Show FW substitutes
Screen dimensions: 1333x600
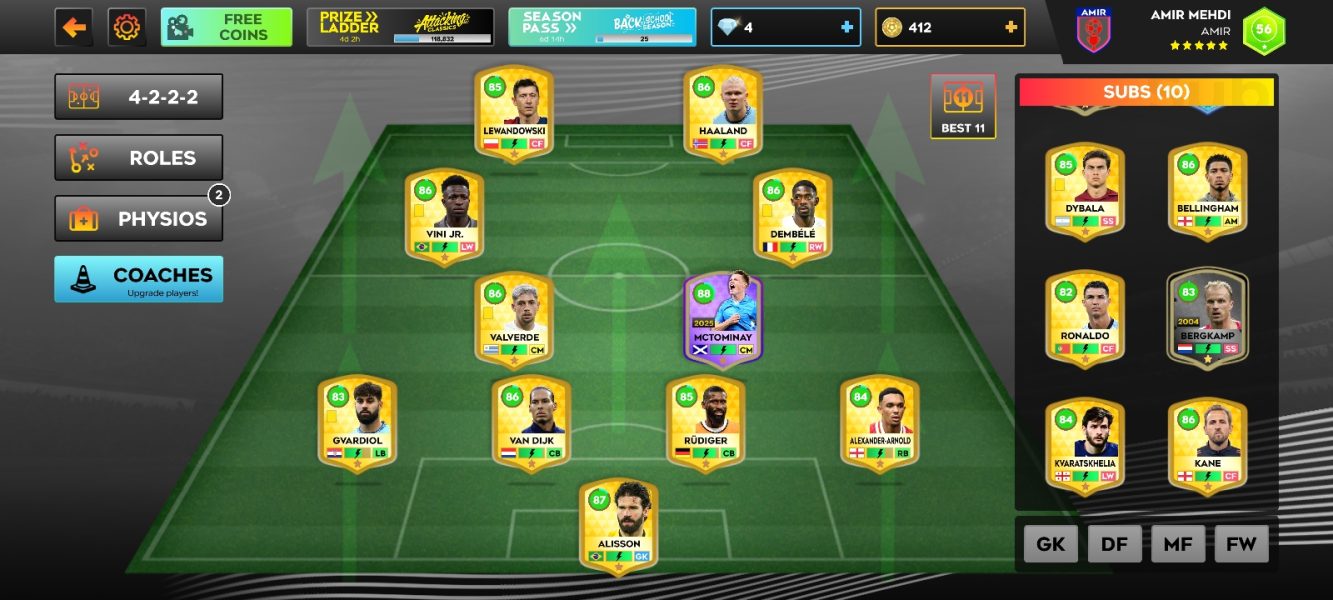pyautogui.click(x=1241, y=544)
